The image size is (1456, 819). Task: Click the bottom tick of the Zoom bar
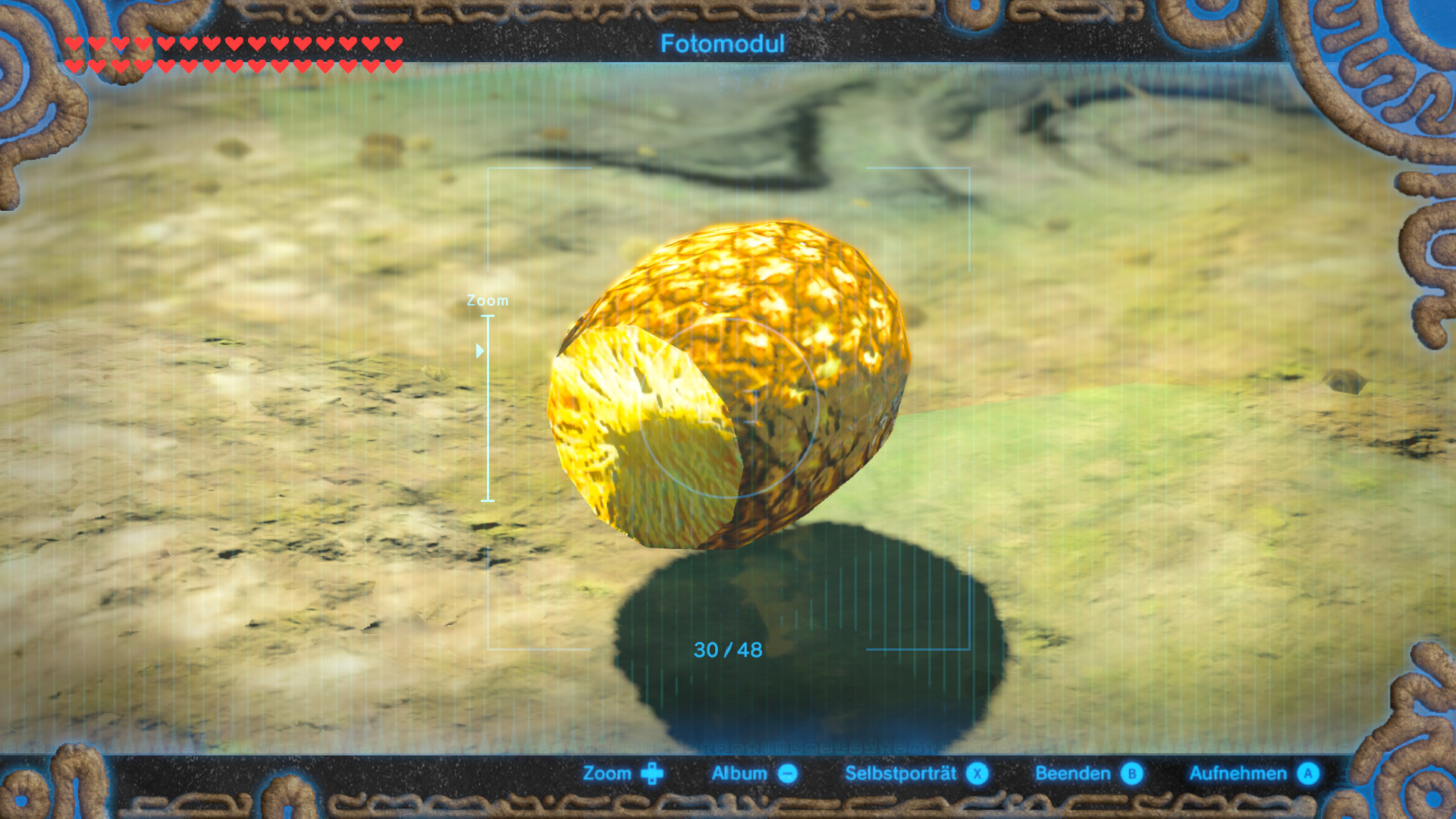click(x=489, y=500)
